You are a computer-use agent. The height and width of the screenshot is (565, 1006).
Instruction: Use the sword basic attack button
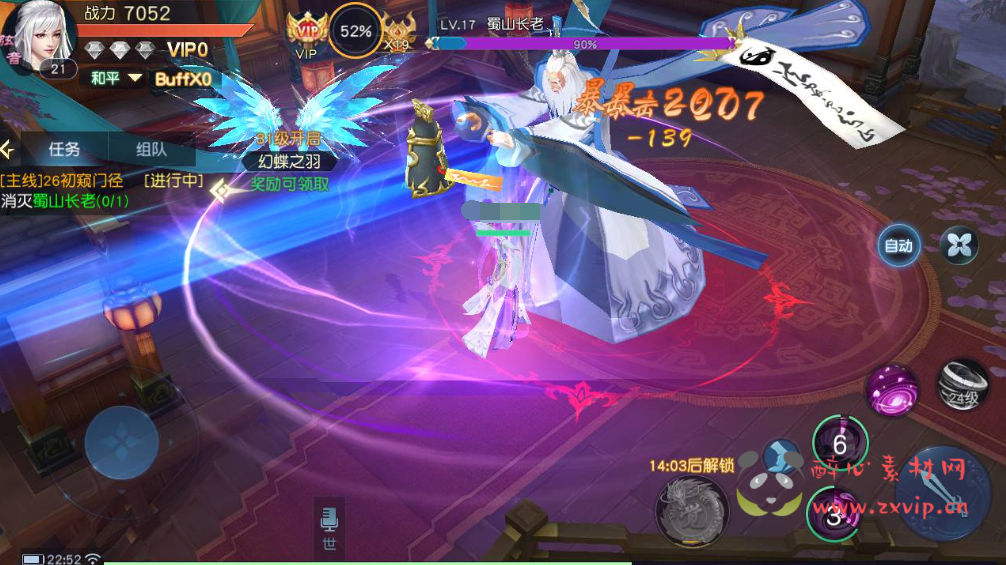(944, 489)
